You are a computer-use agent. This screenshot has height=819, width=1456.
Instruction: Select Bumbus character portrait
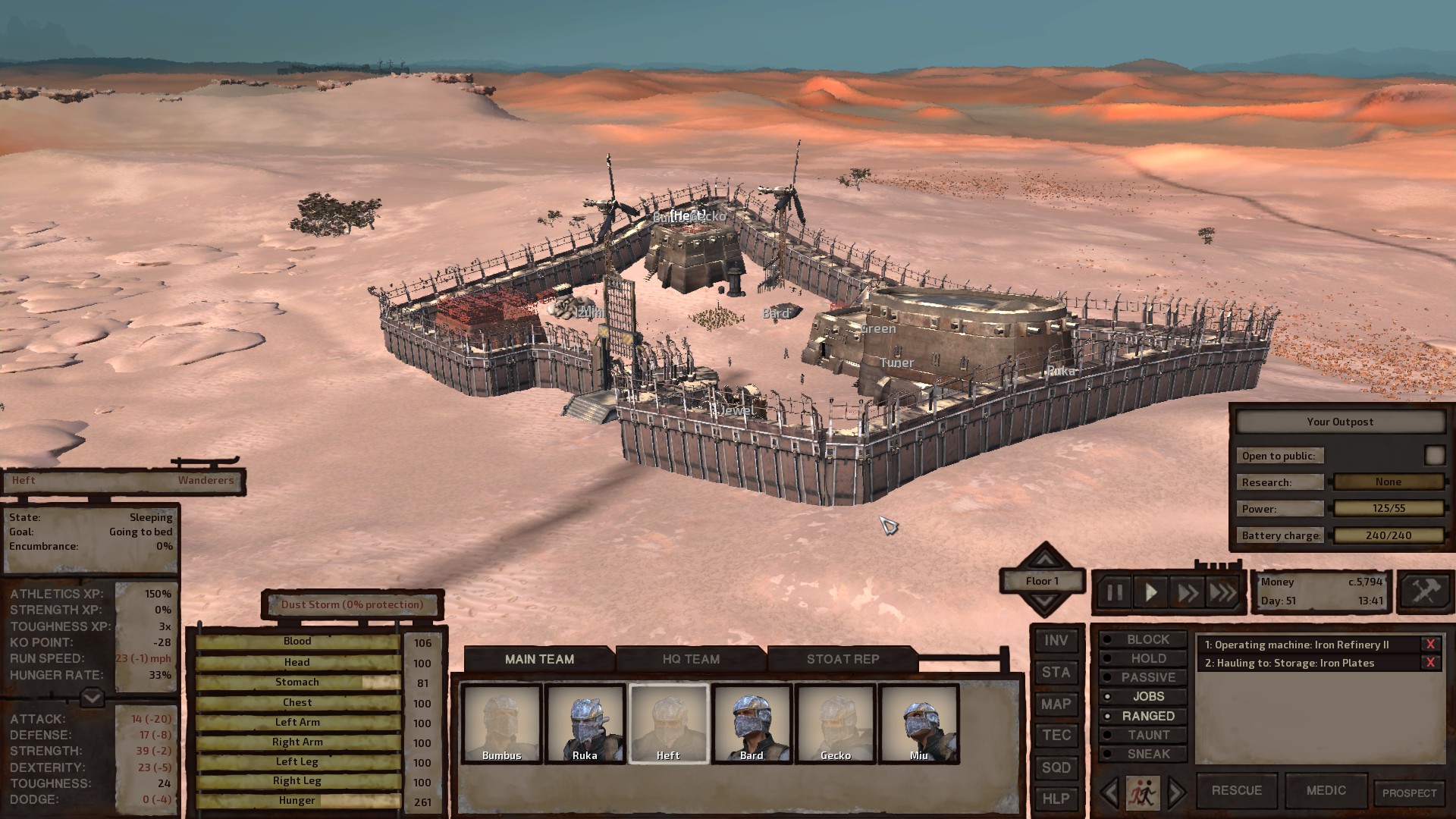point(502,723)
